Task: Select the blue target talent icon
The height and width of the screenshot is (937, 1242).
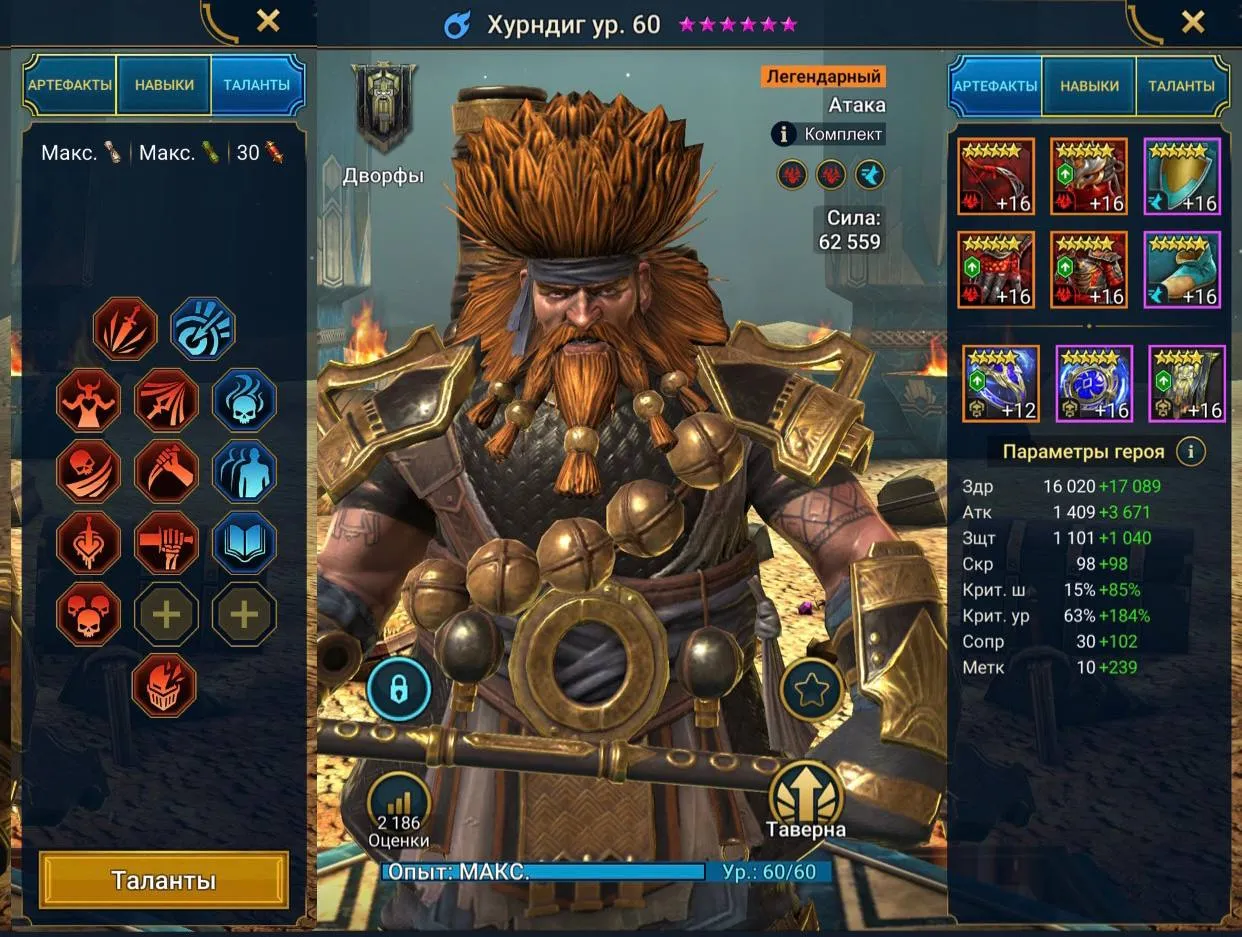Action: (x=203, y=328)
